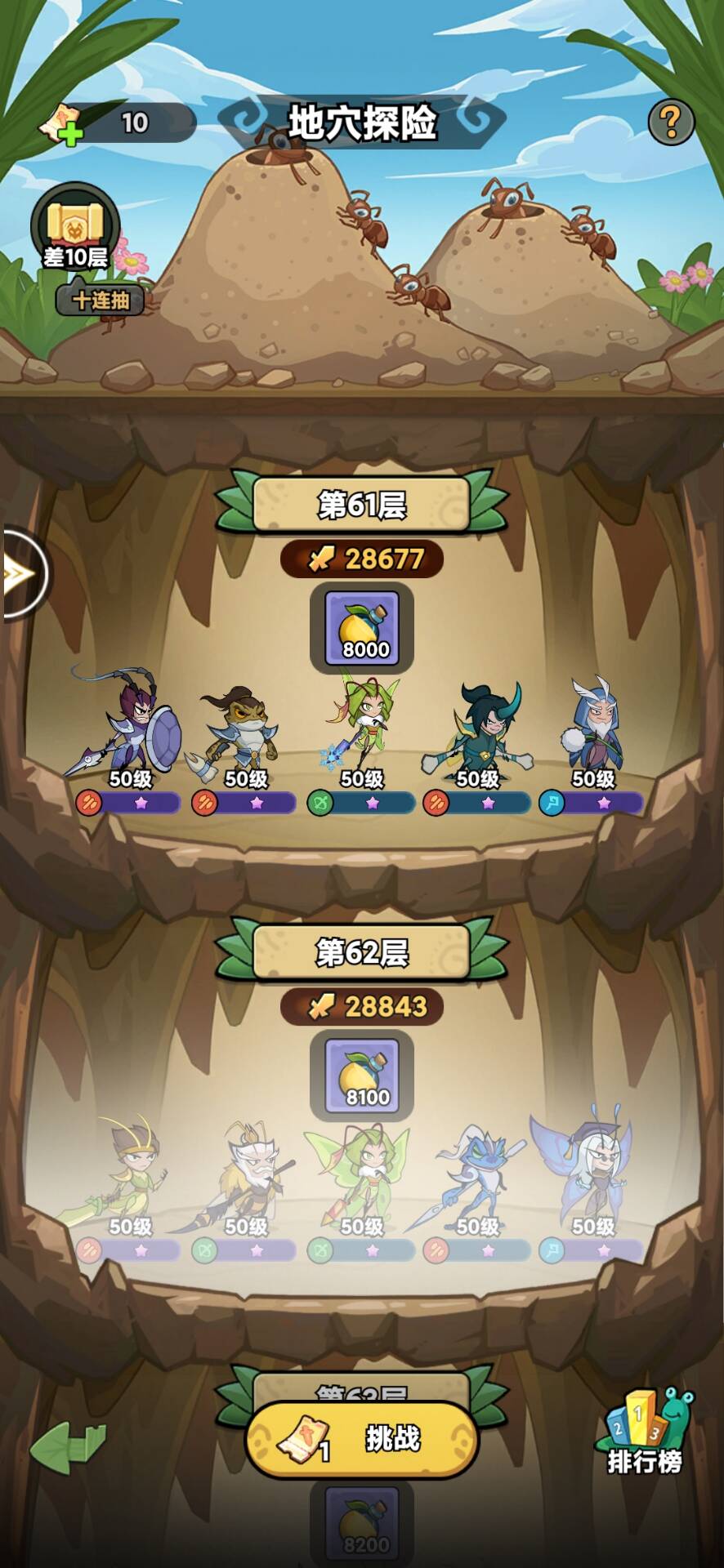View the floor 62 reward item 8100
The height and width of the screenshot is (1568, 724).
pyautogui.click(x=362, y=1075)
